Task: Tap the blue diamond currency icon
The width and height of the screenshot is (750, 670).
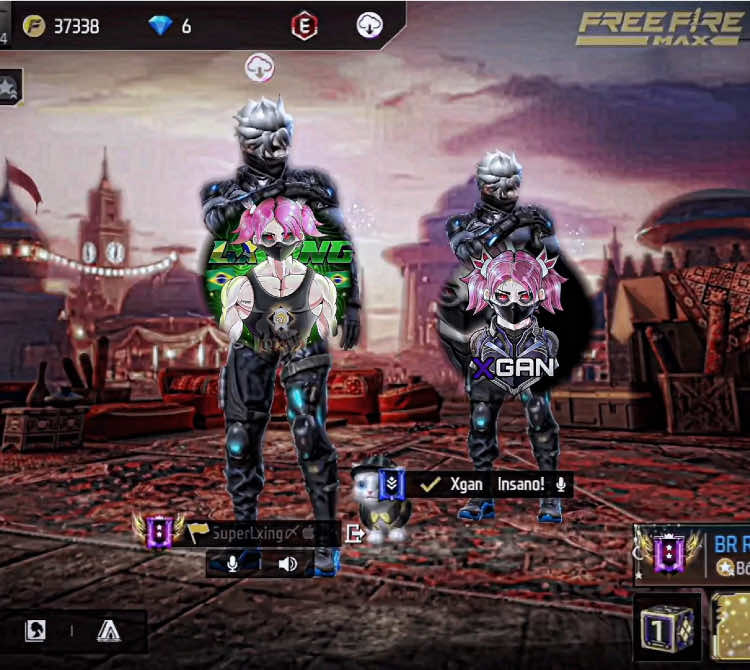Action: [x=159, y=26]
